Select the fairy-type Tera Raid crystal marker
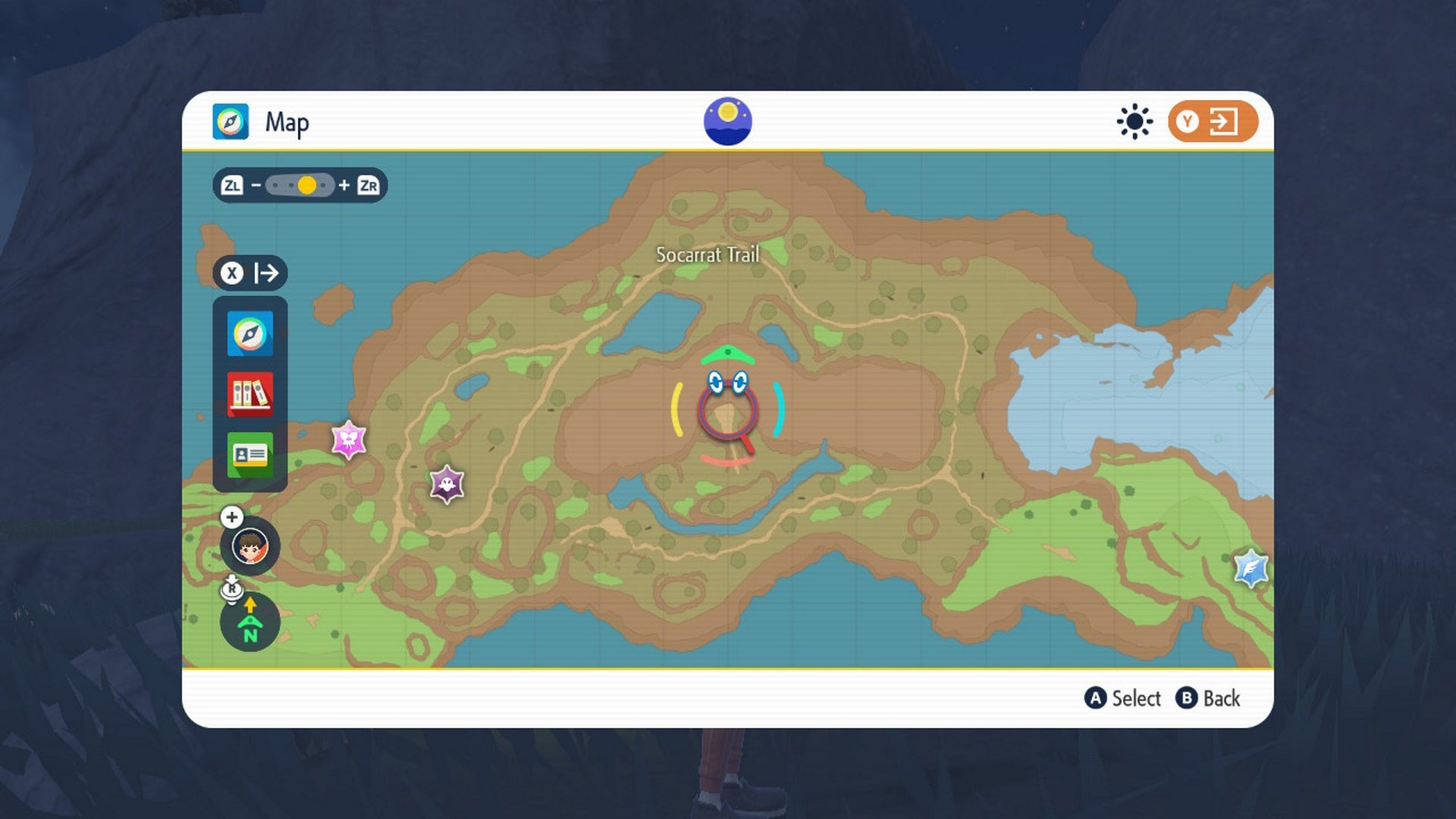The image size is (1456, 819). click(x=348, y=438)
